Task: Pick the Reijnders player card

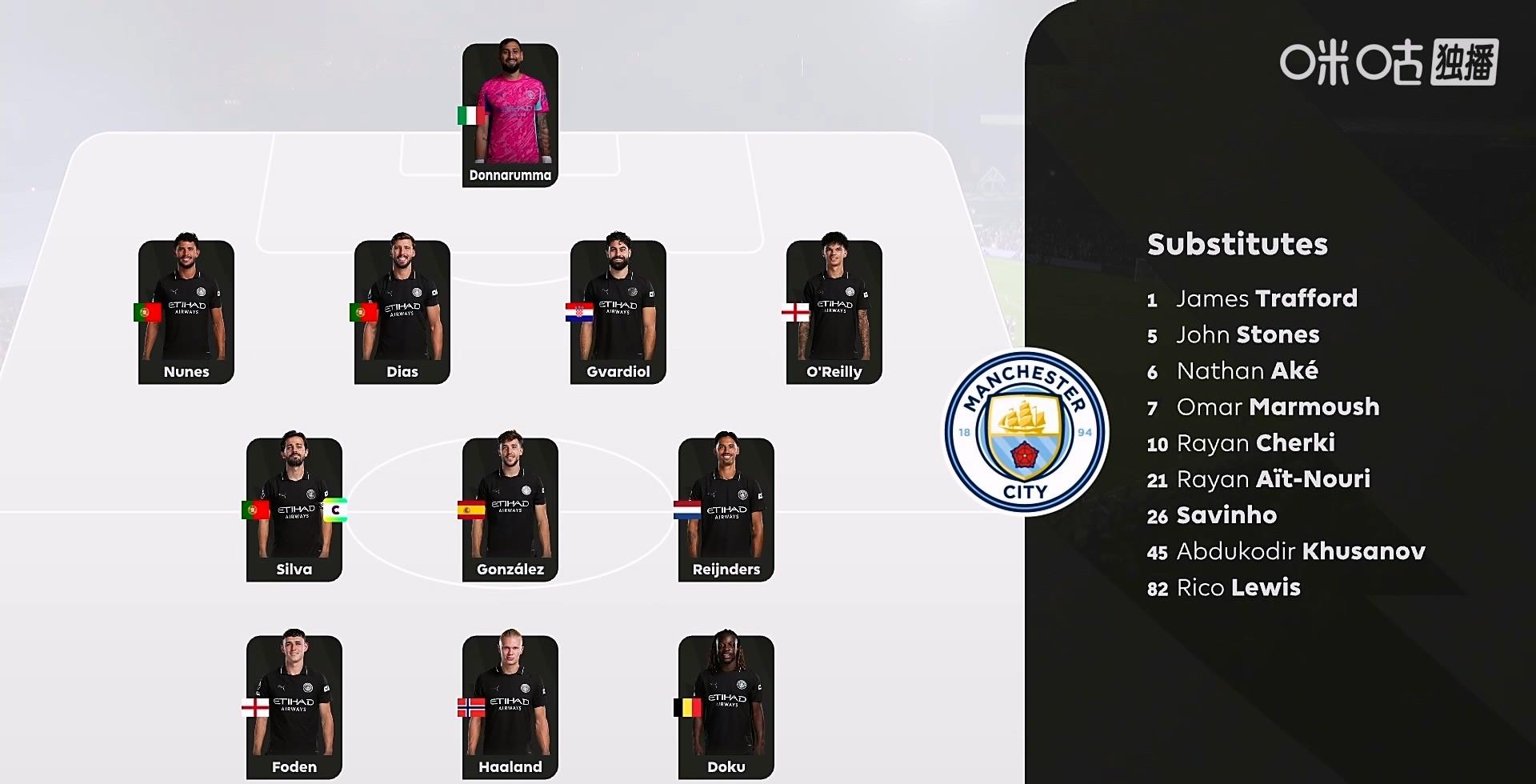Action: [x=726, y=510]
